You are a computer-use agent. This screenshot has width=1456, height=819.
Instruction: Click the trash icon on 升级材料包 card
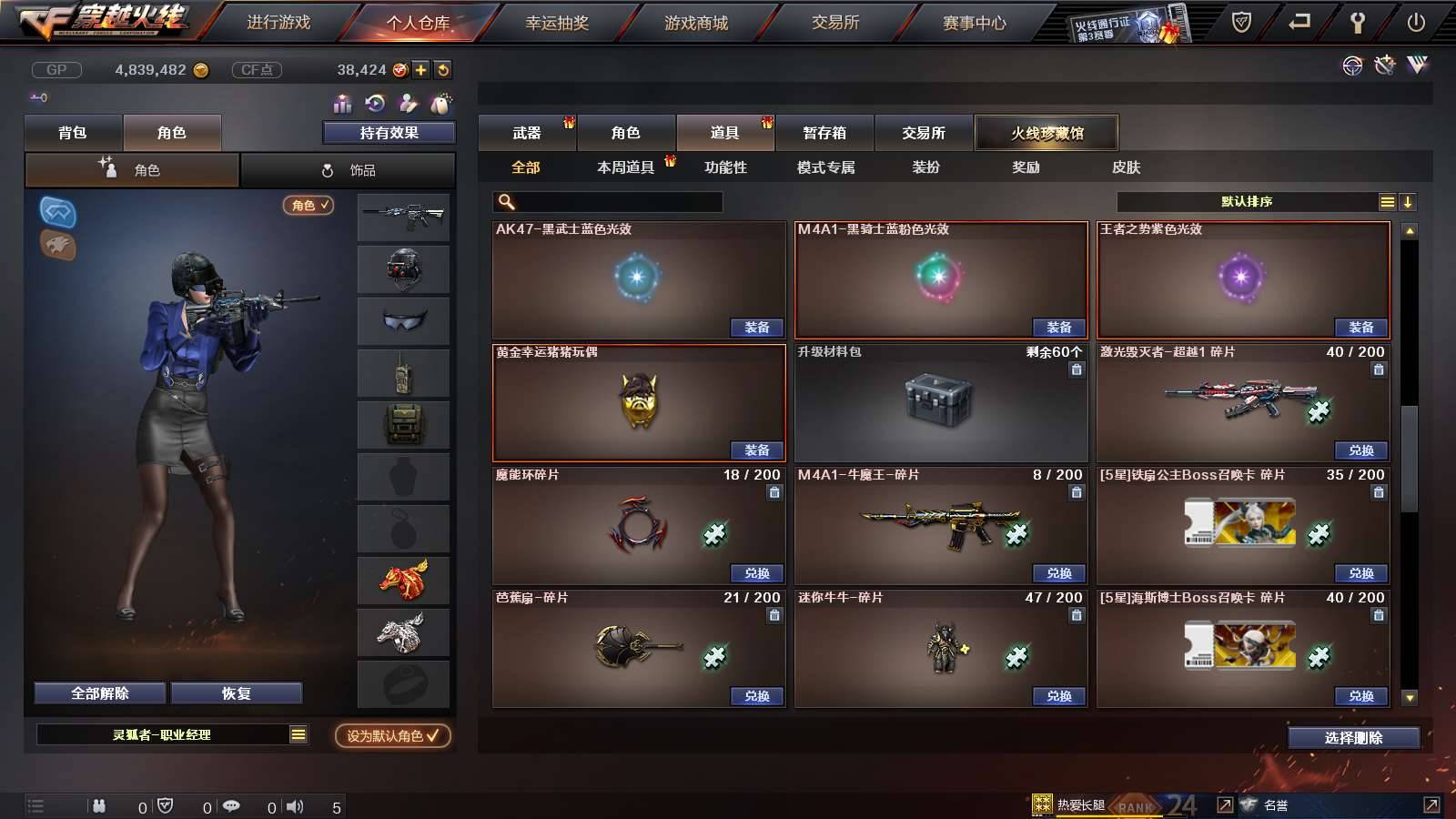coord(1076,370)
